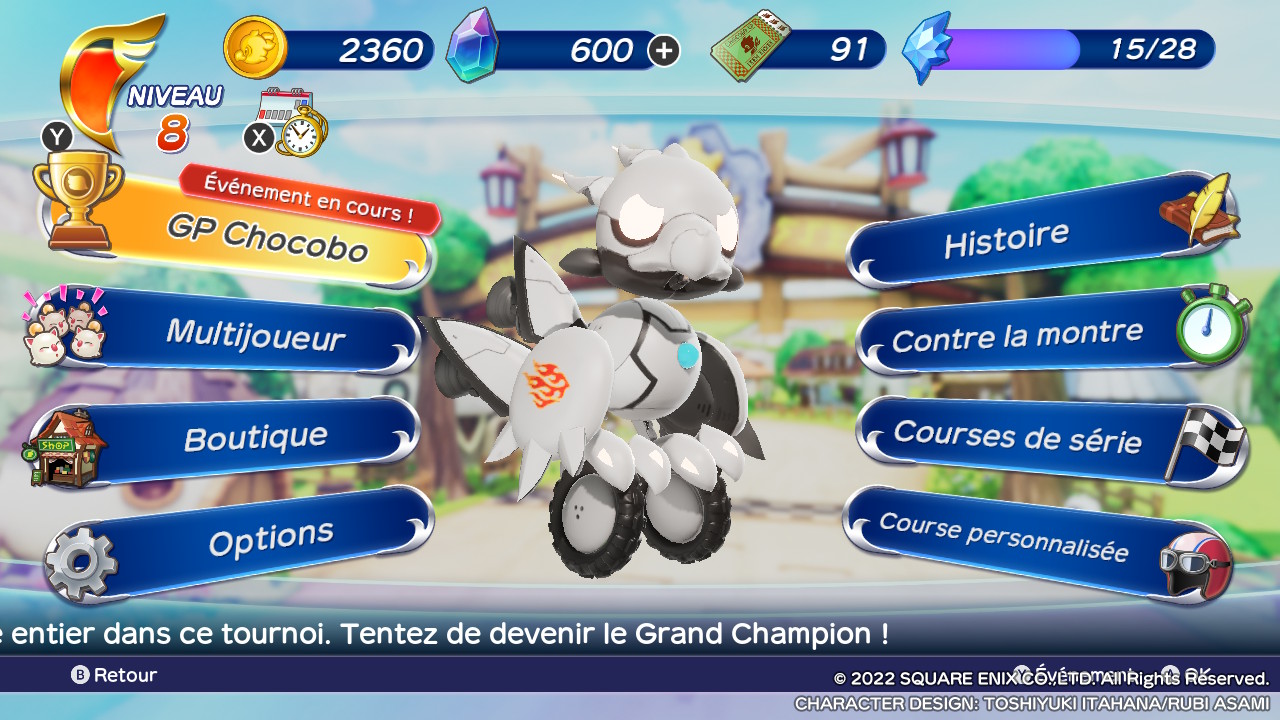This screenshot has height=720, width=1280.
Task: Click the gold trophy icon
Action: pyautogui.click(x=77, y=196)
